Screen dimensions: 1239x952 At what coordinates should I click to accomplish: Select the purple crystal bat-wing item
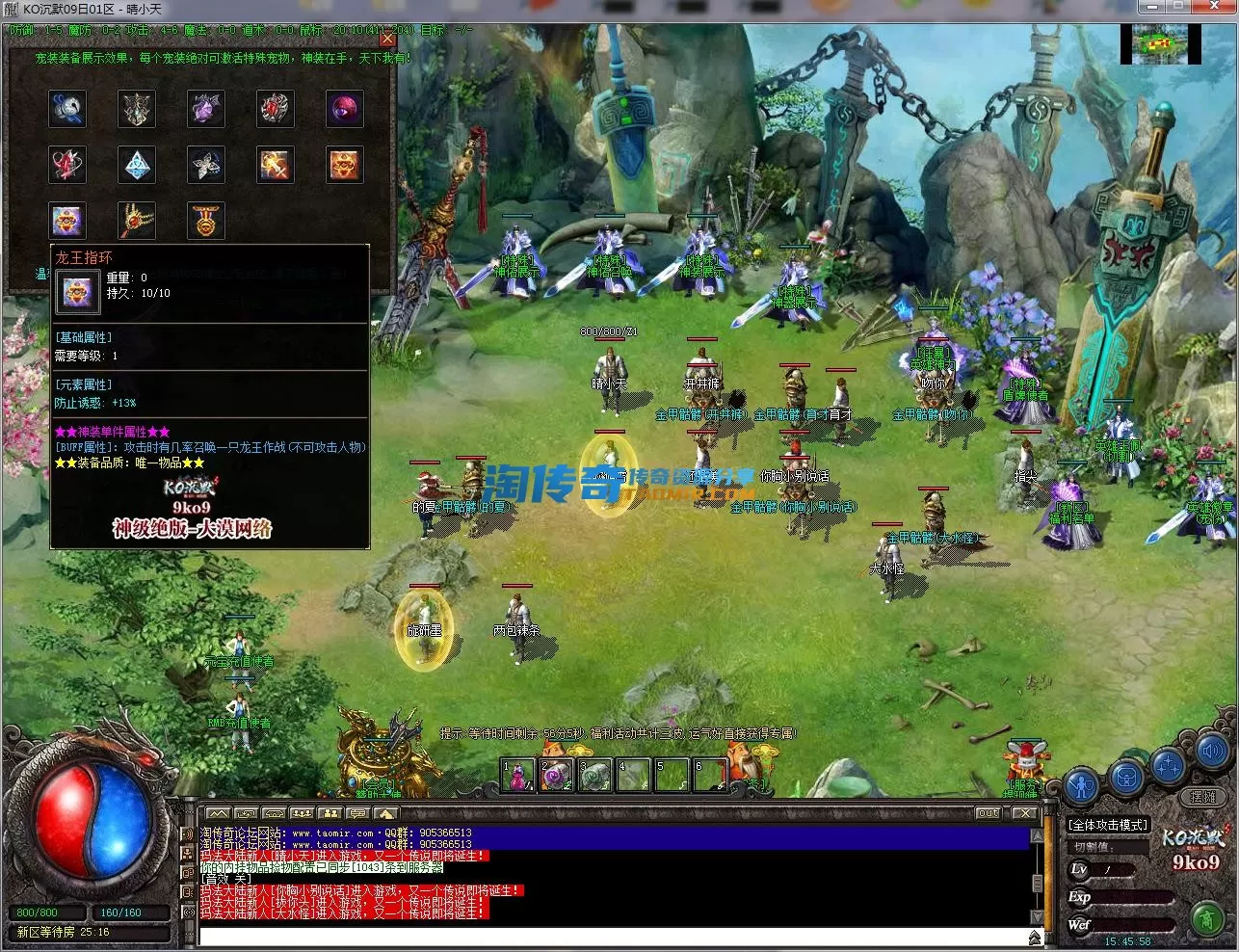206,109
